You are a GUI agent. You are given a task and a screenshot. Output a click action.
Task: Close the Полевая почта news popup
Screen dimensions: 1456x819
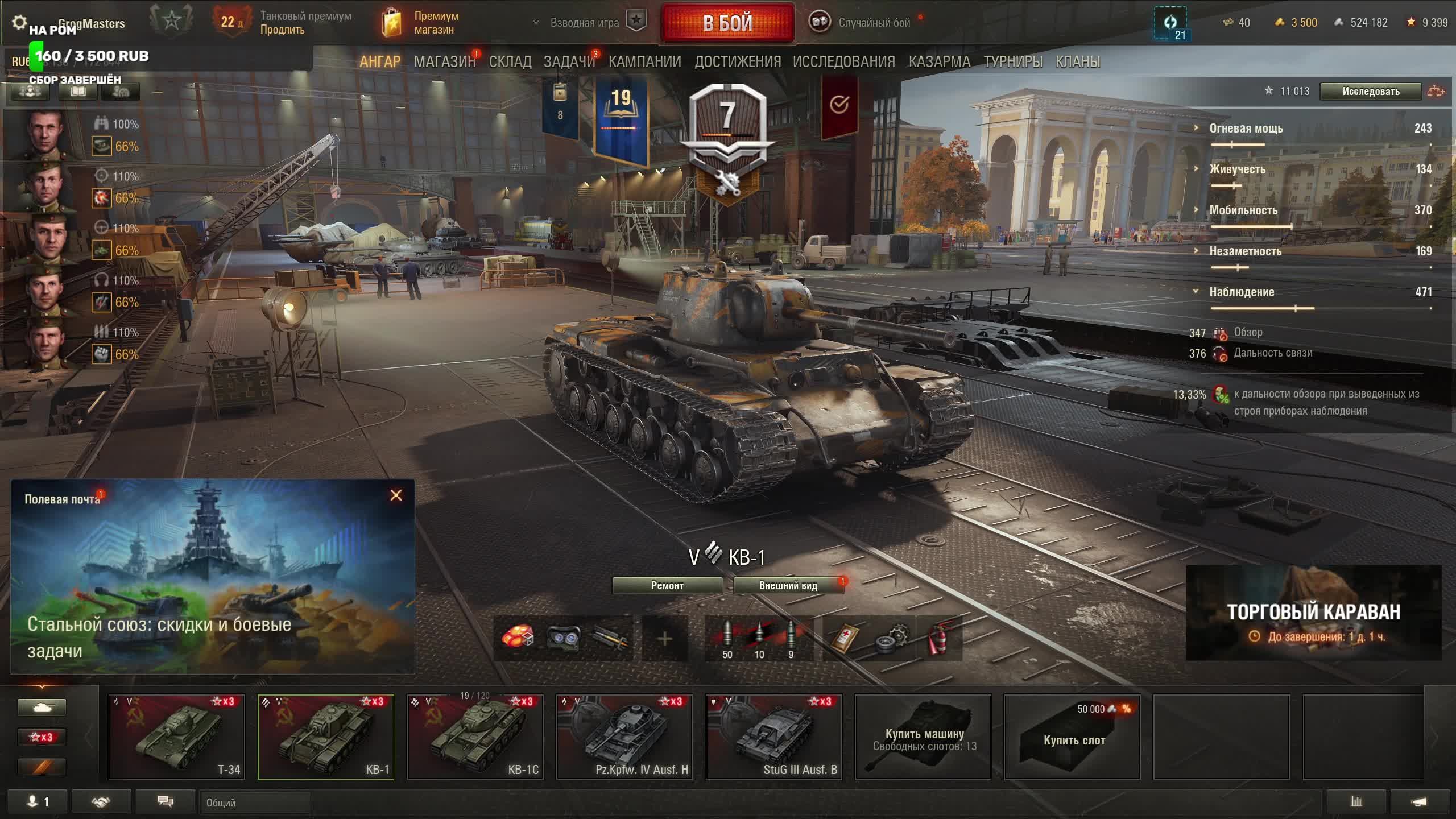[x=396, y=495]
